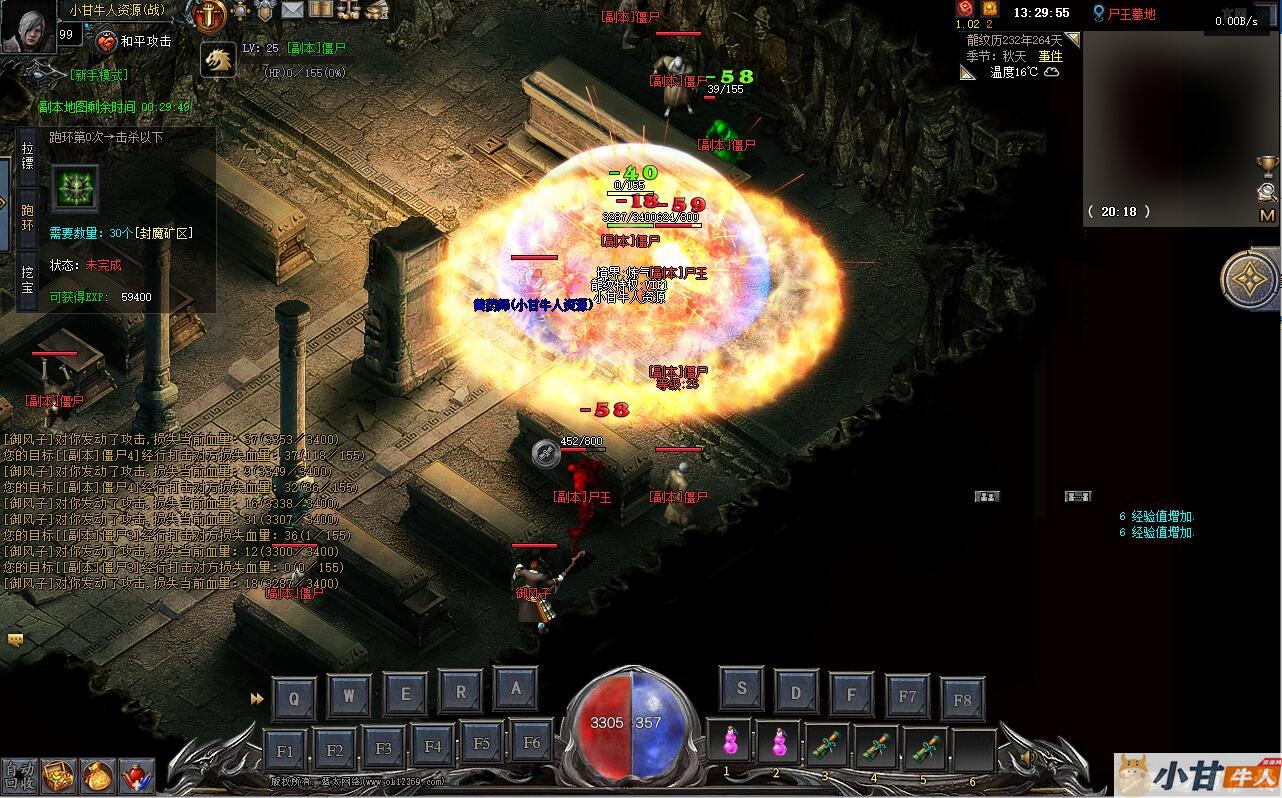This screenshot has width=1282, height=798.
Task: Toggle 自动回收 auto-recycle
Action: coord(18,775)
